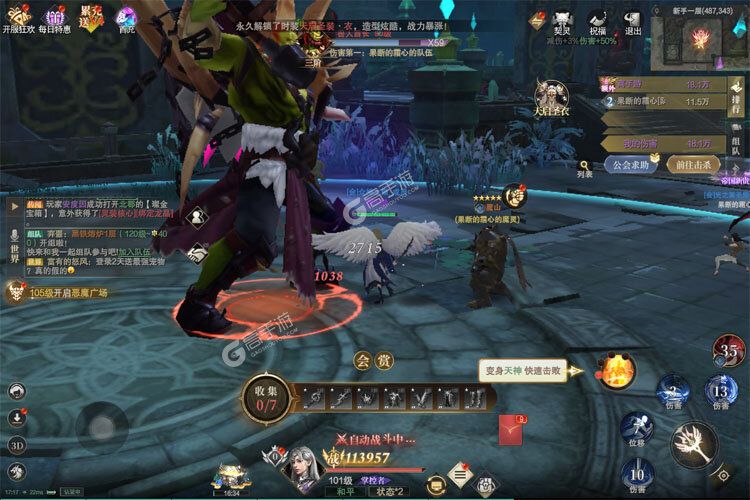Viewport: 750px width, 500px height.
Task: Open the red envelope gift
Action: tap(513, 429)
